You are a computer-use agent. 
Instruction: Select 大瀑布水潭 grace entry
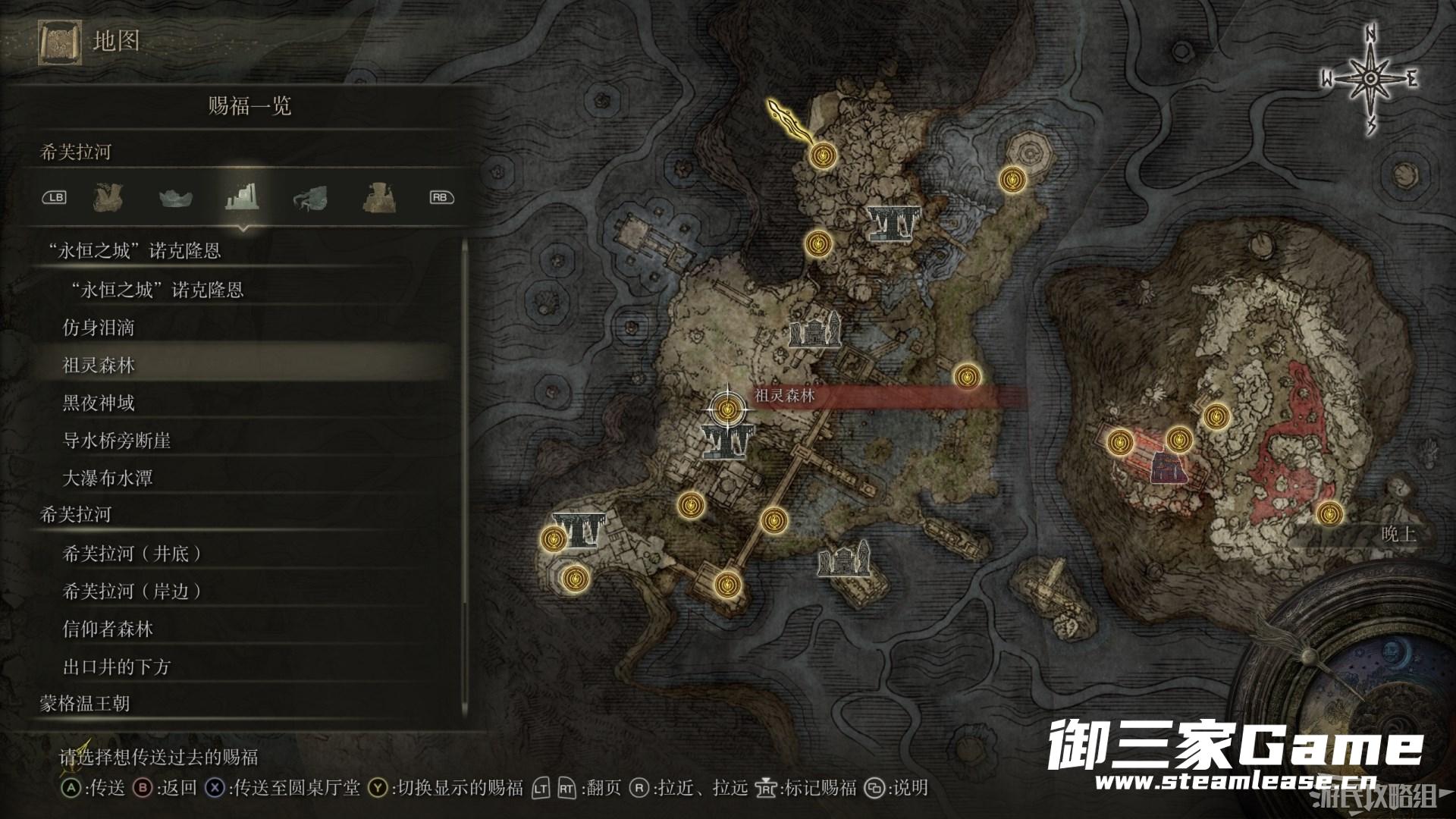(x=108, y=479)
